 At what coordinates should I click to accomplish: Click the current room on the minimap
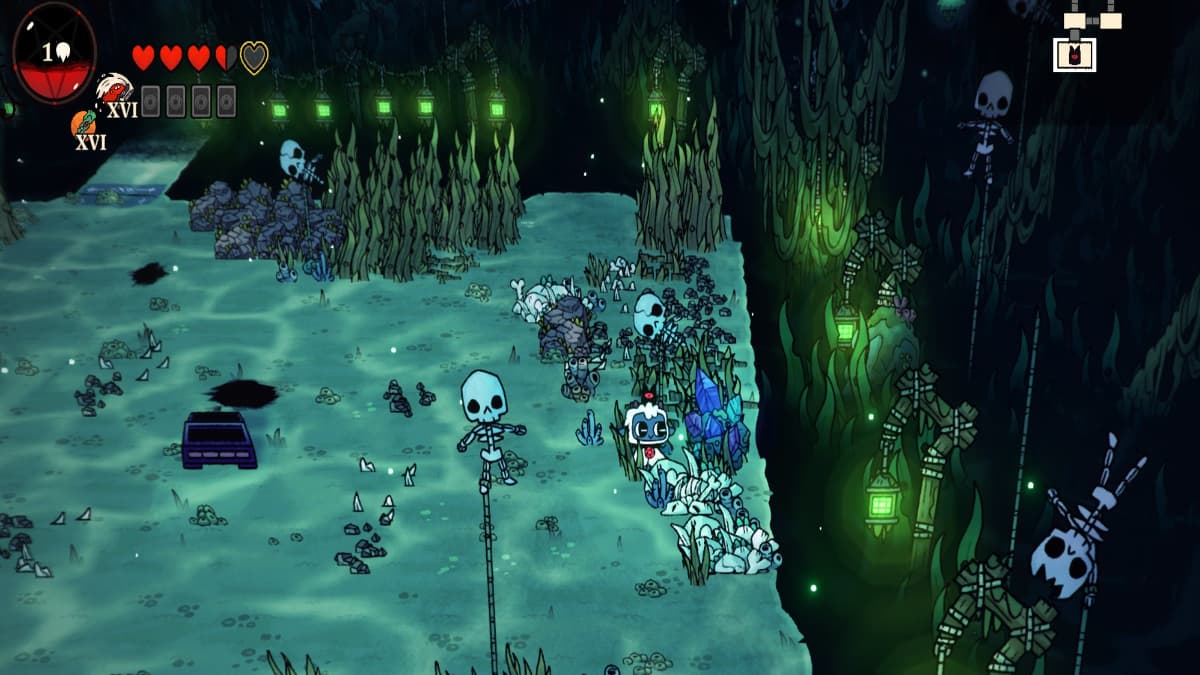click(x=1074, y=54)
